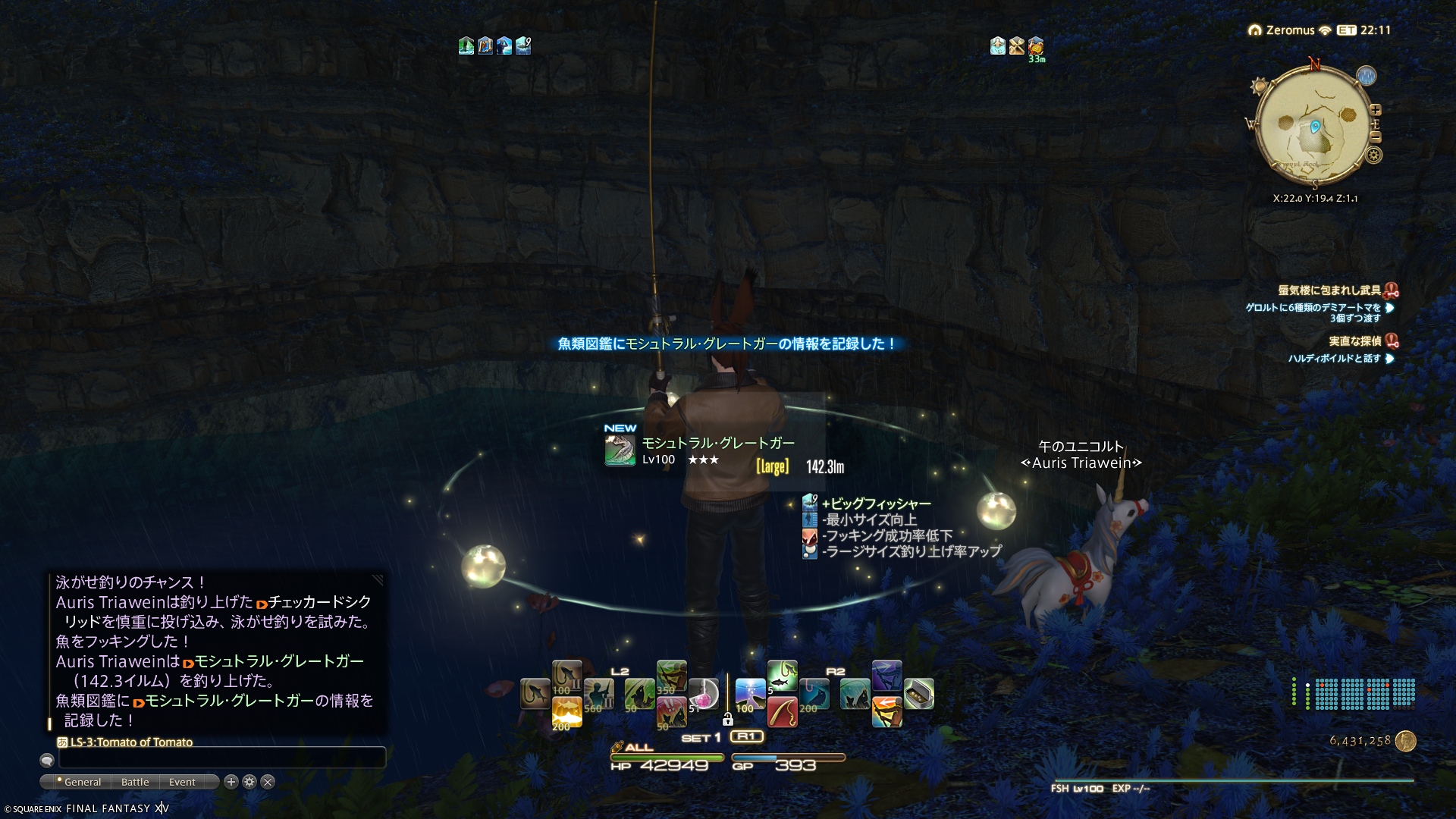Use the pink potion flask item
1456x819 pixels.
click(x=703, y=694)
